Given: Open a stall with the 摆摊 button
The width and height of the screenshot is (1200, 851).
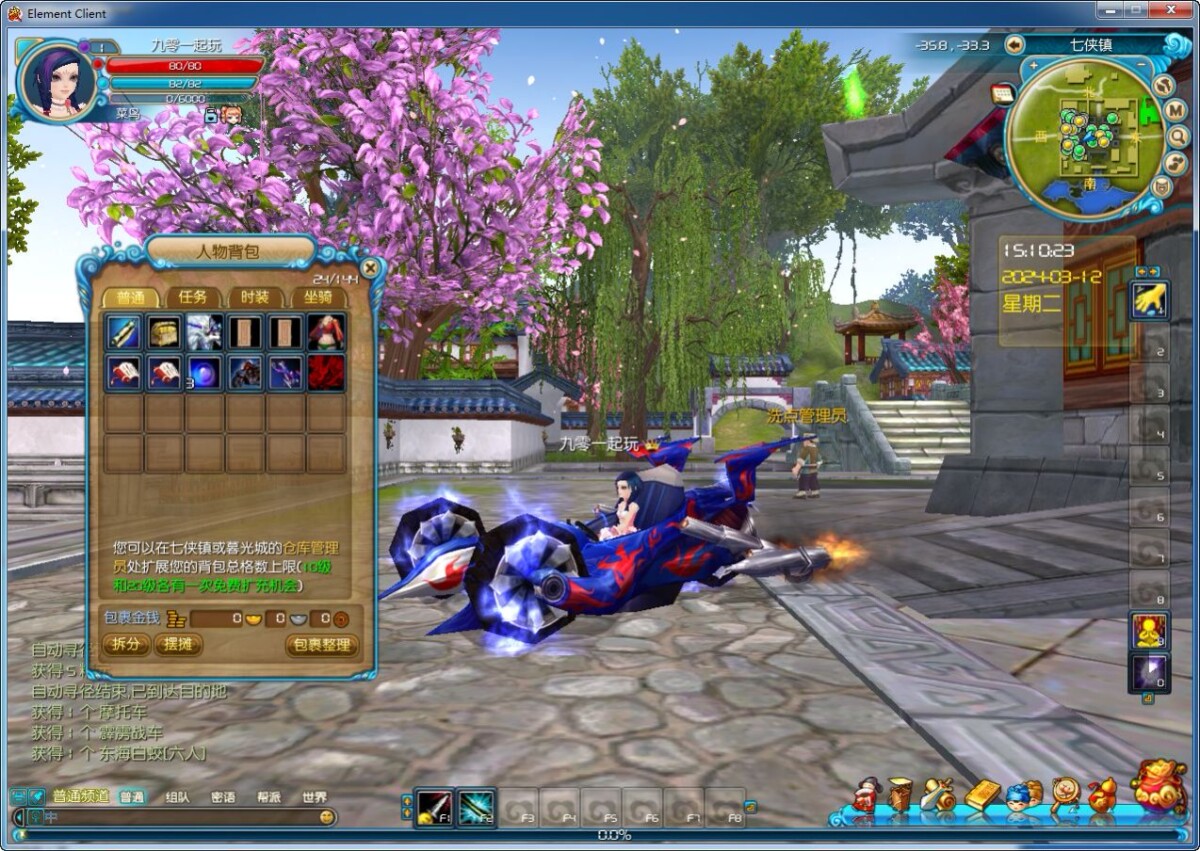Looking at the screenshot, I should click(x=178, y=645).
